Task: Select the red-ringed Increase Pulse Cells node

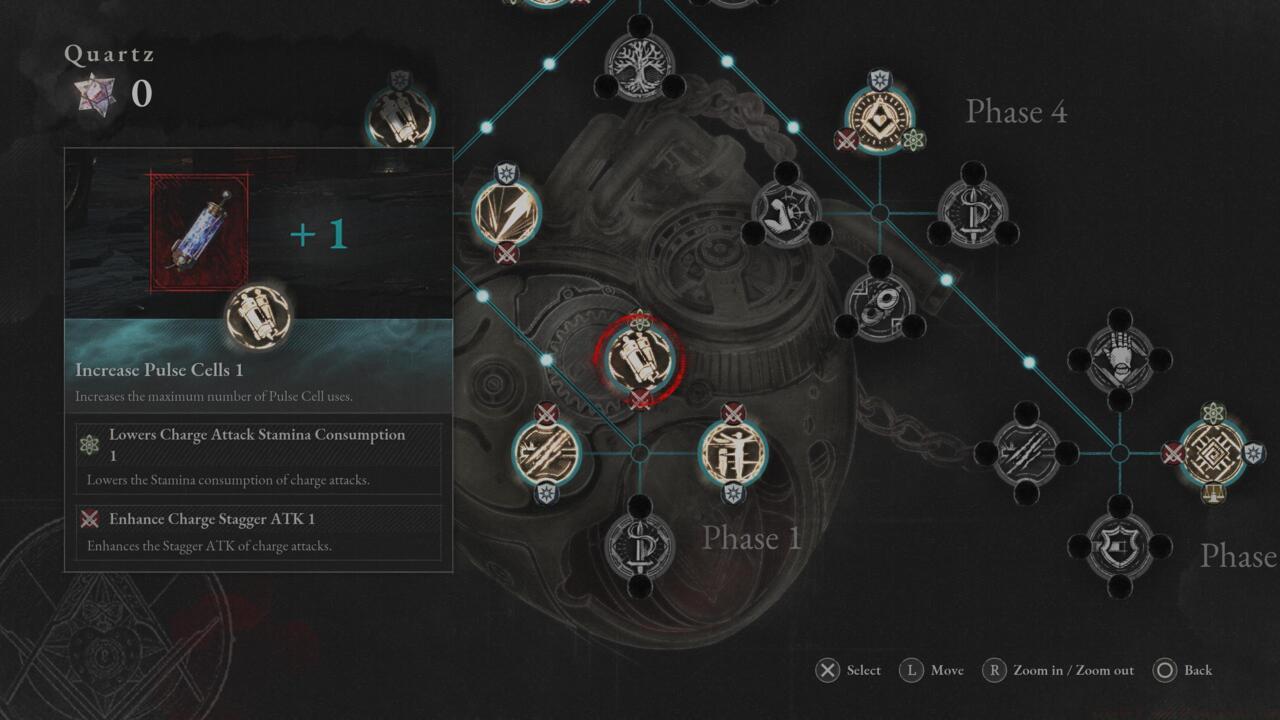Action: [640, 357]
